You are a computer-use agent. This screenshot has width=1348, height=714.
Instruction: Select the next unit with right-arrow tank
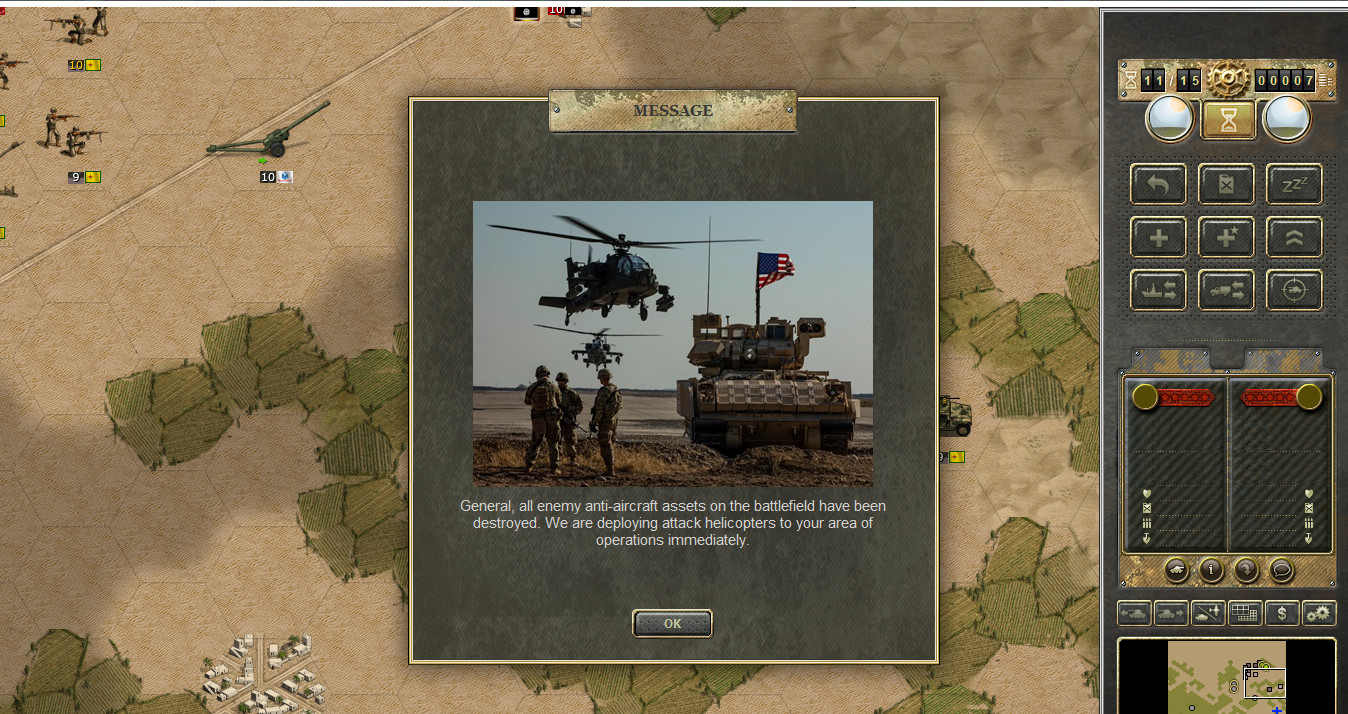[x=1171, y=613]
